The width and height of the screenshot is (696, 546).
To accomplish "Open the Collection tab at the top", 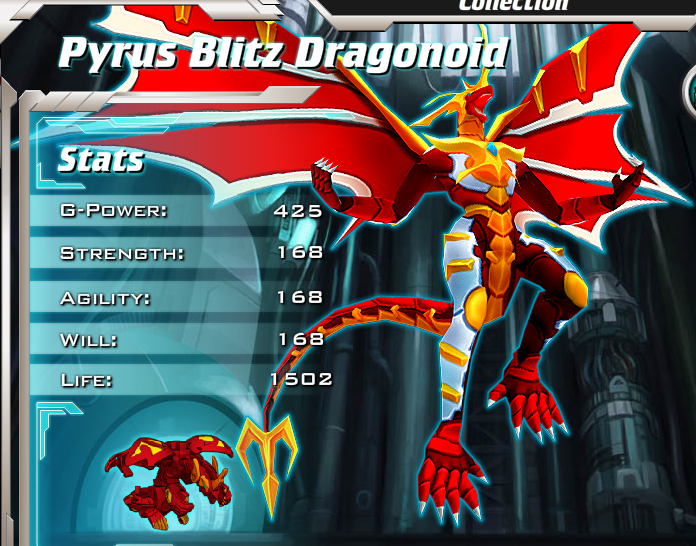I will click(513, 5).
